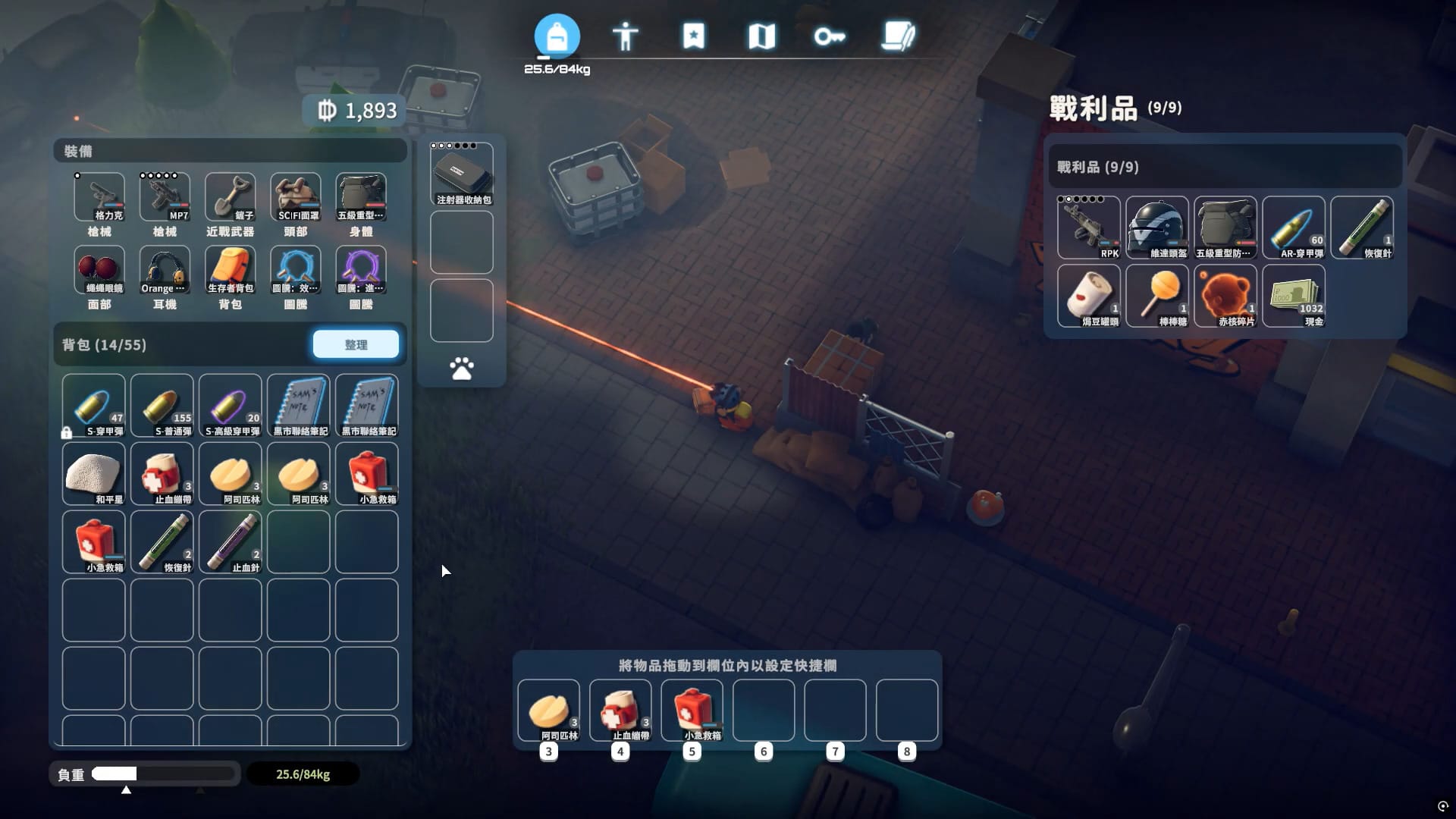Select the purple hemostatic injector in backpack
The height and width of the screenshot is (819, 1456).
point(230,542)
